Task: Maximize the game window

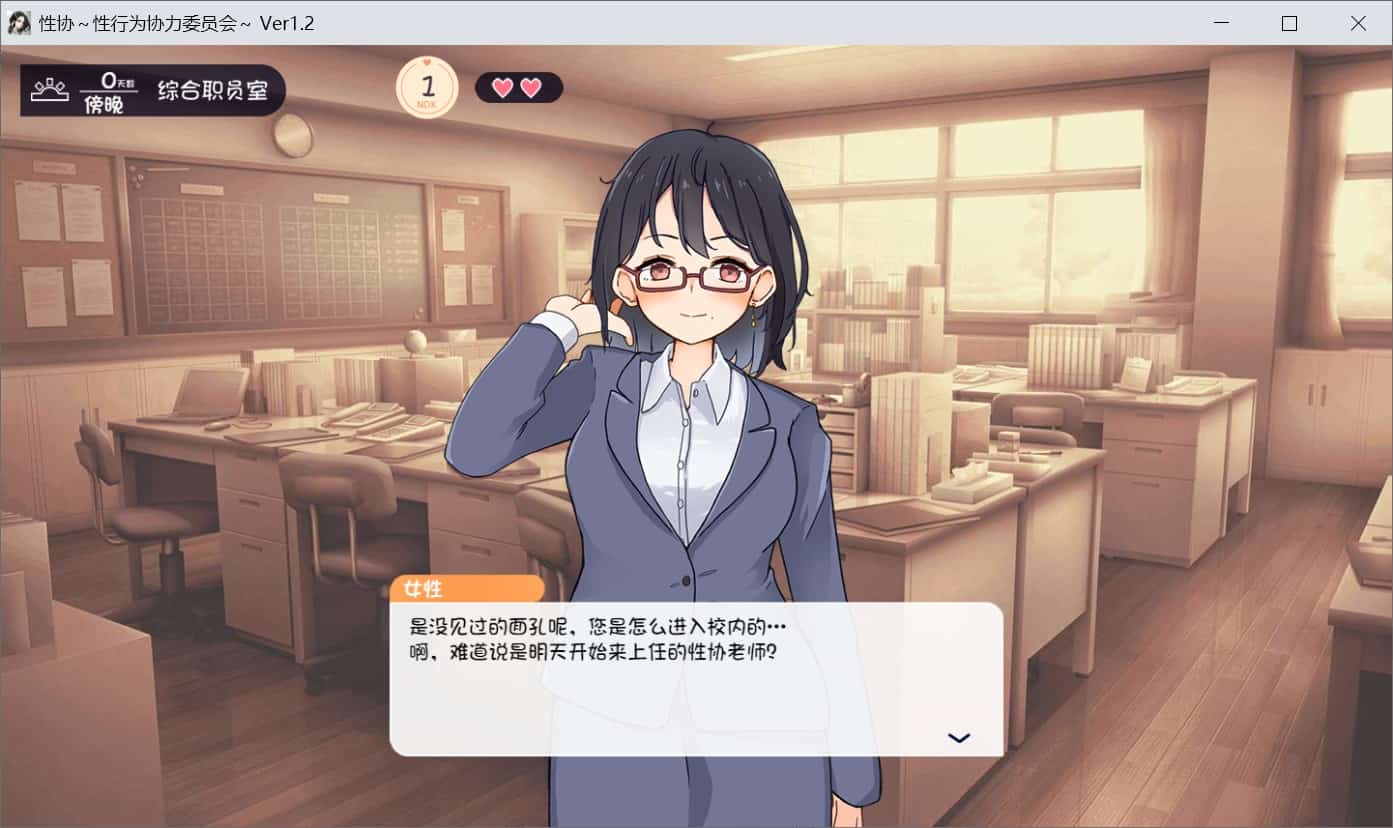Action: coord(1289,23)
